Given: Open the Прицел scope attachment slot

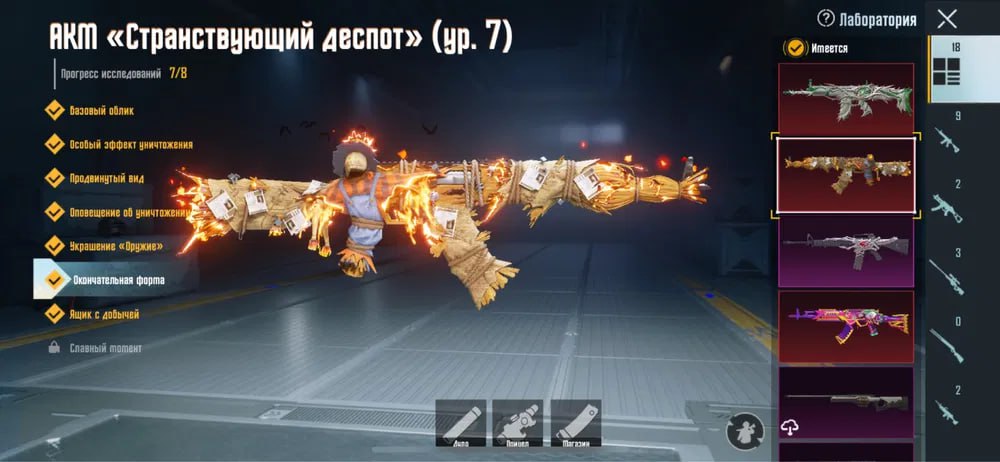Looking at the screenshot, I should (x=518, y=422).
